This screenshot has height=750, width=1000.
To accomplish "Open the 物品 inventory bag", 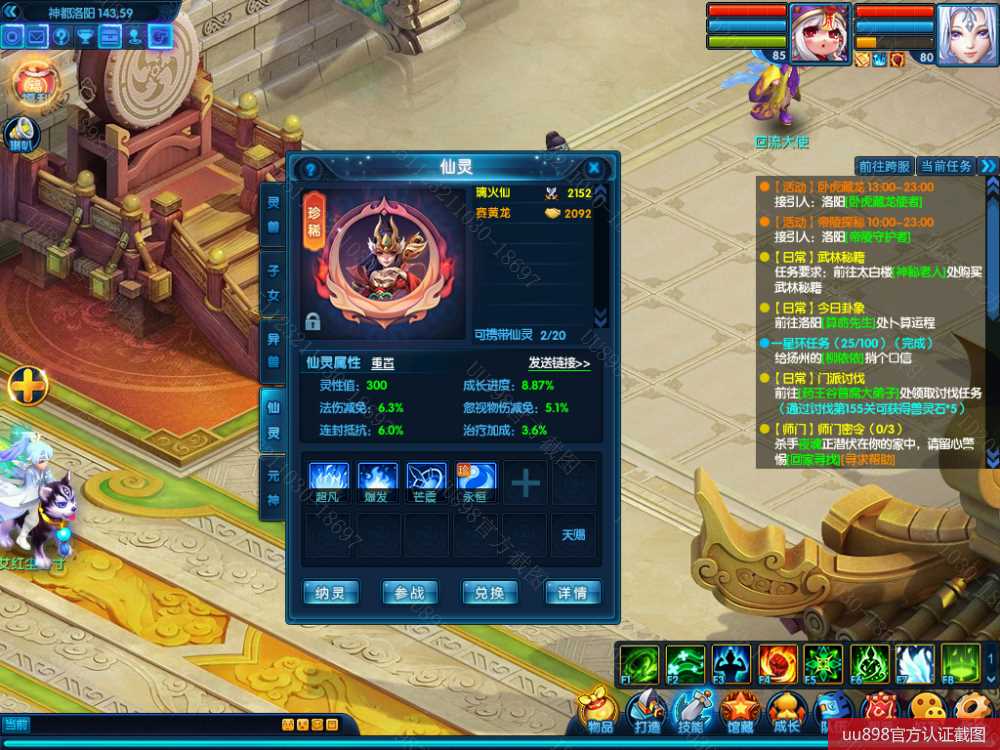I will (x=598, y=711).
